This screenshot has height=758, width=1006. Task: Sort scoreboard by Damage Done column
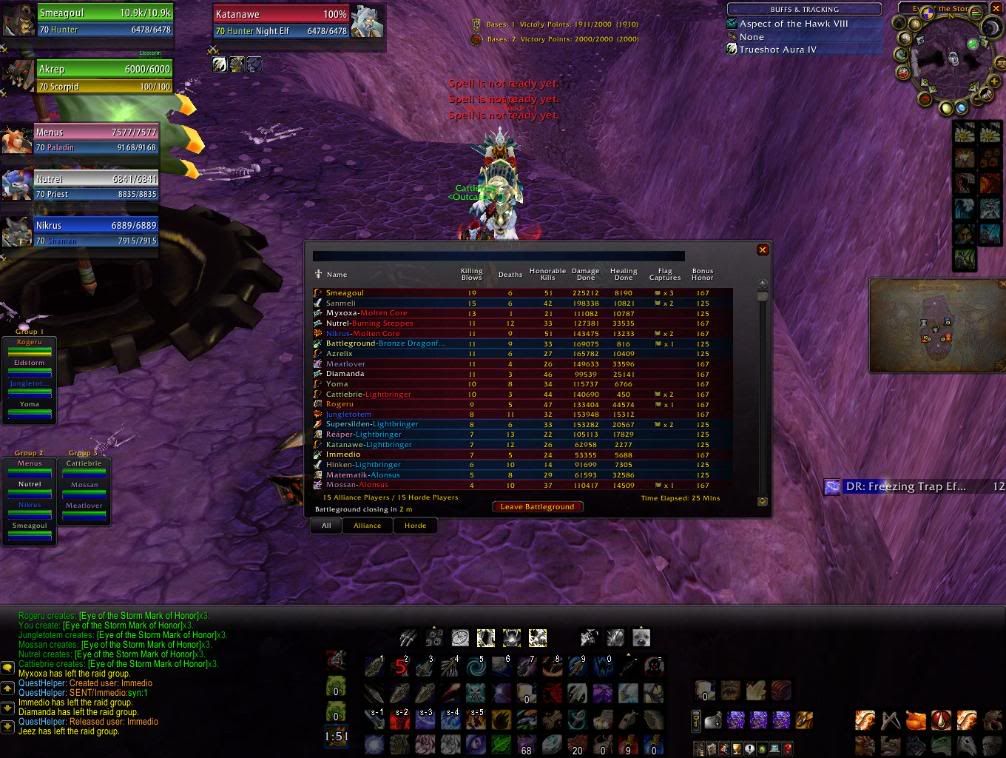pos(585,274)
